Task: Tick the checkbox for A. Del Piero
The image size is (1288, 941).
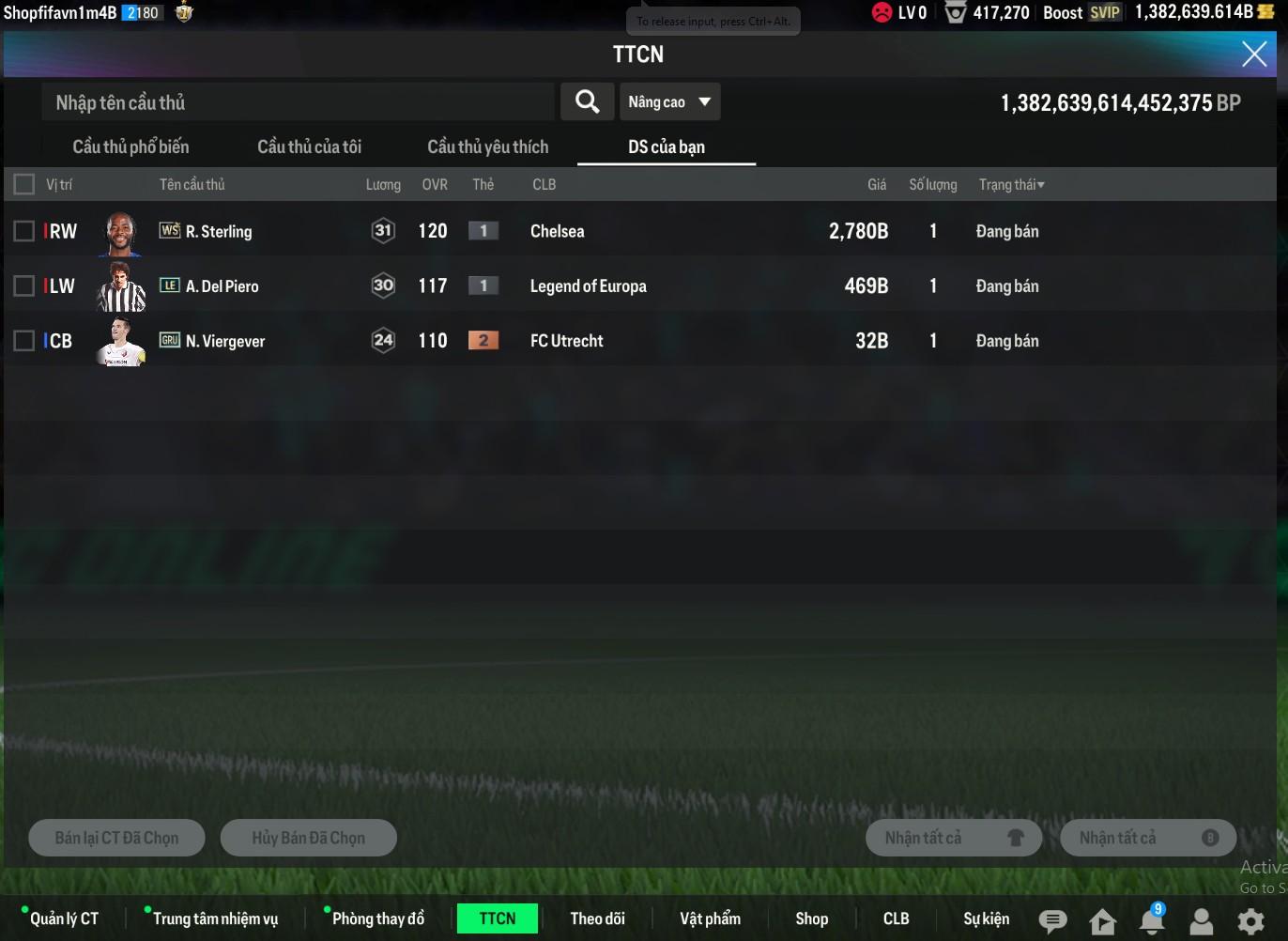Action: point(24,285)
